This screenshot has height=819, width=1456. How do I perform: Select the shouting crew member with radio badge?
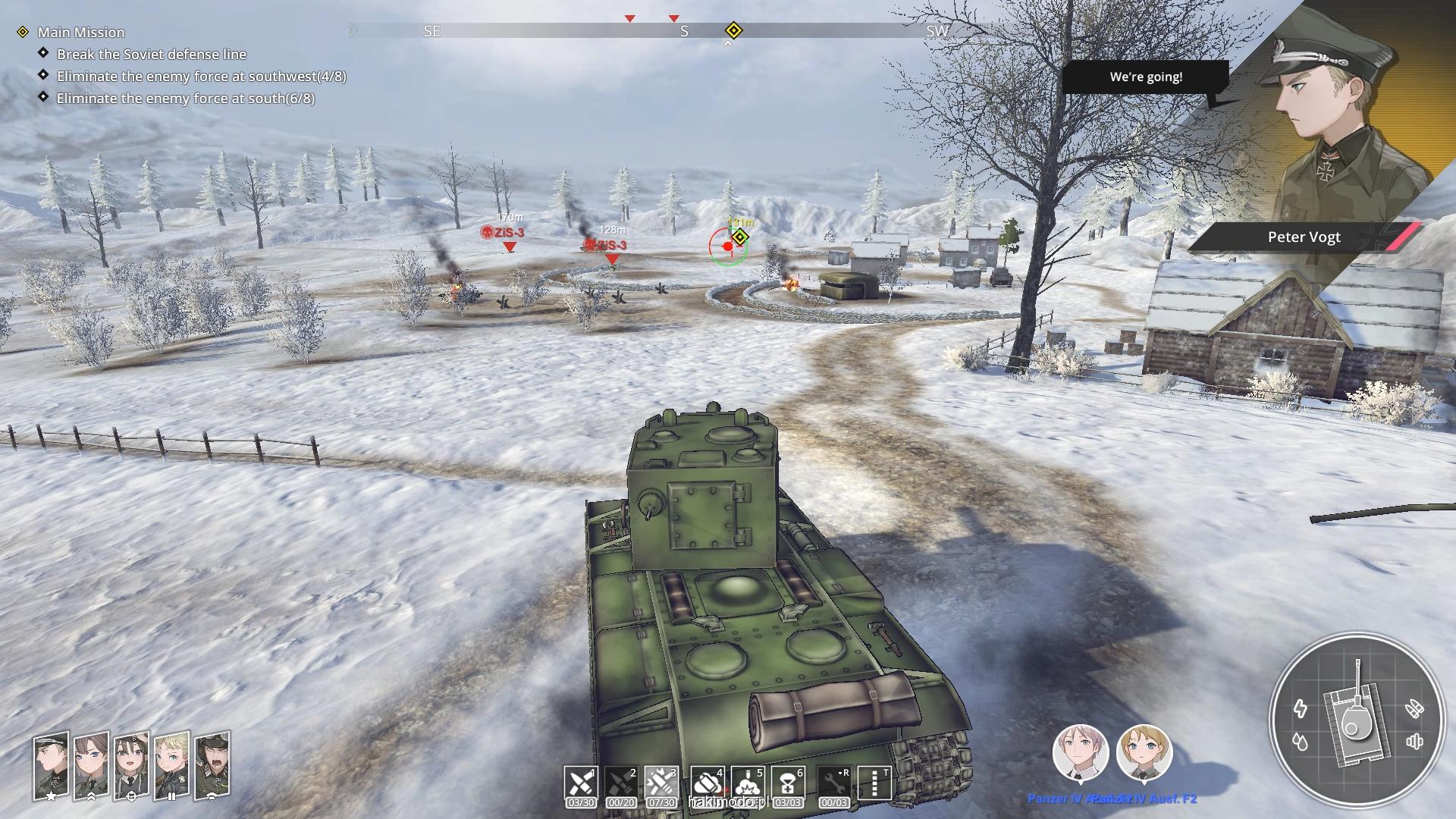point(212,766)
